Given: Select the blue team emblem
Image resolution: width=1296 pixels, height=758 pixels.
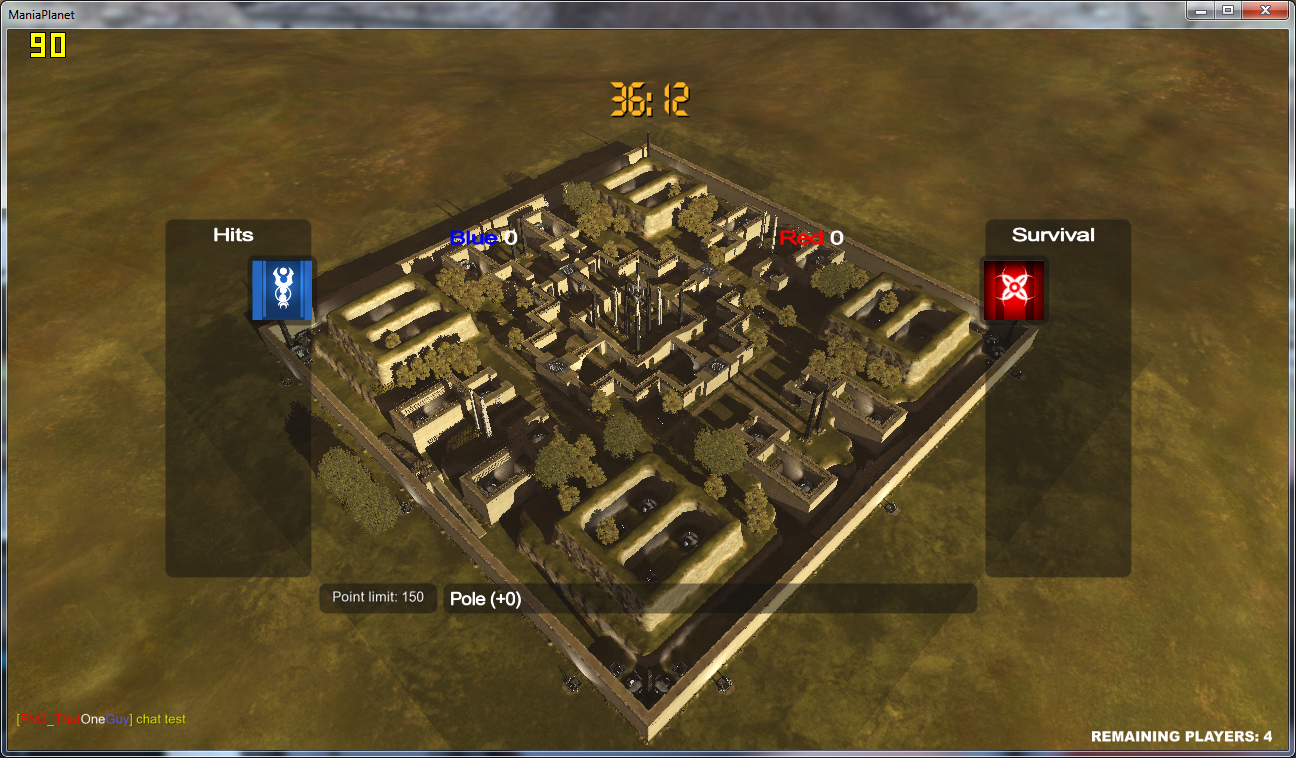Looking at the screenshot, I should pyautogui.click(x=282, y=290).
